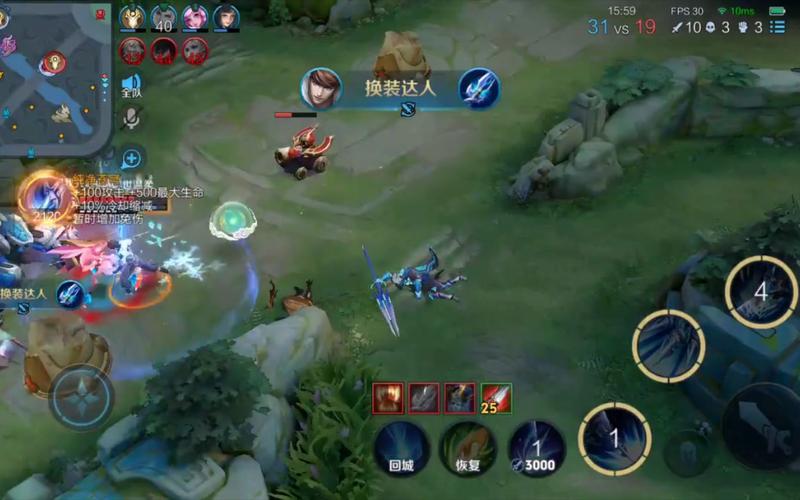The image size is (800, 500).
Task: Toggle the 全队 team voice speaker
Action: (x=131, y=86)
